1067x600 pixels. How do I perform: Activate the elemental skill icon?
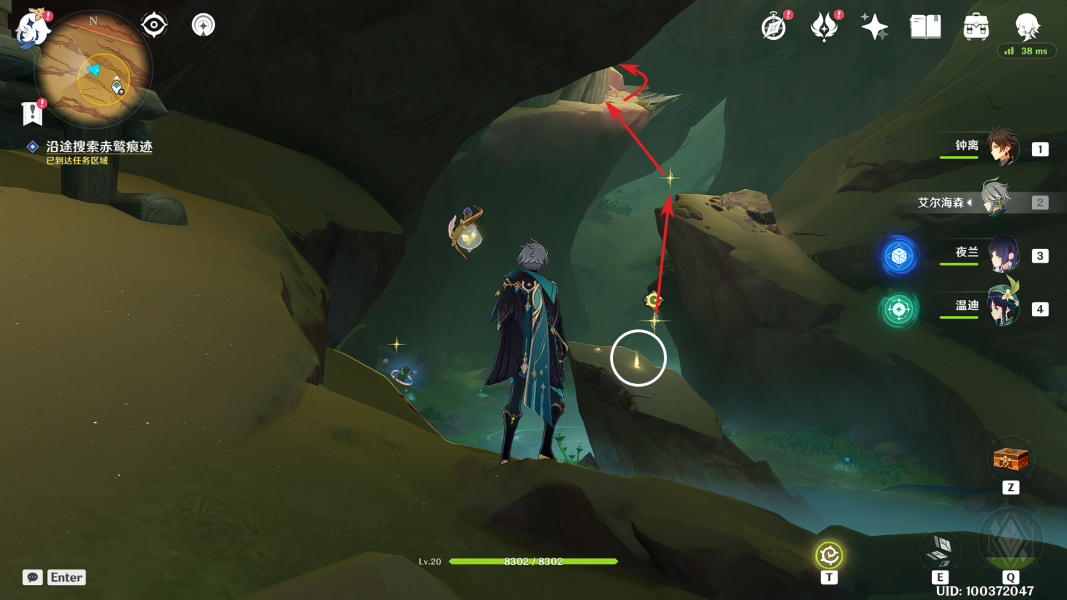[x=940, y=549]
